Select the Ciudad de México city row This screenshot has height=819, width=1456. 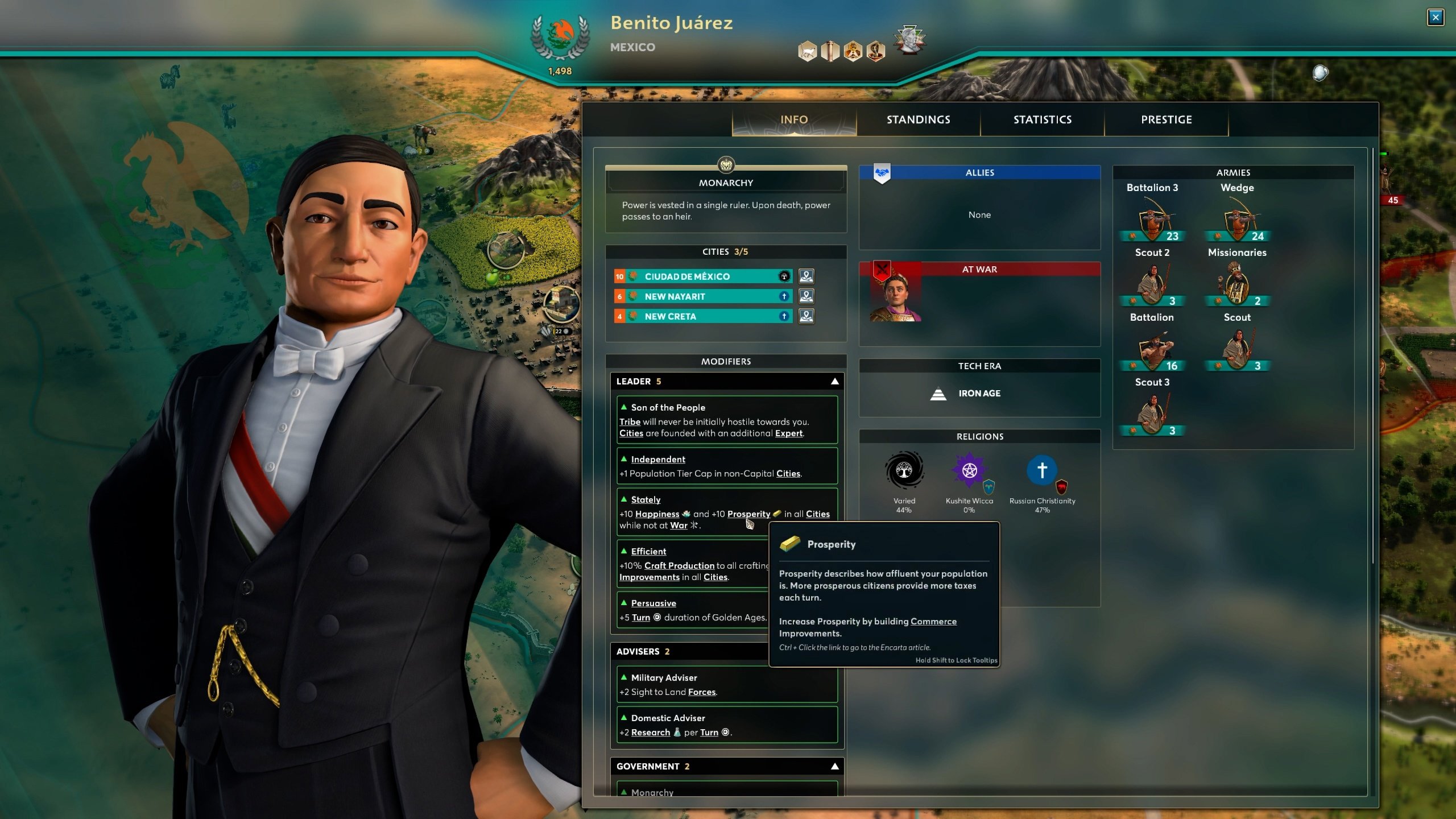tap(703, 276)
